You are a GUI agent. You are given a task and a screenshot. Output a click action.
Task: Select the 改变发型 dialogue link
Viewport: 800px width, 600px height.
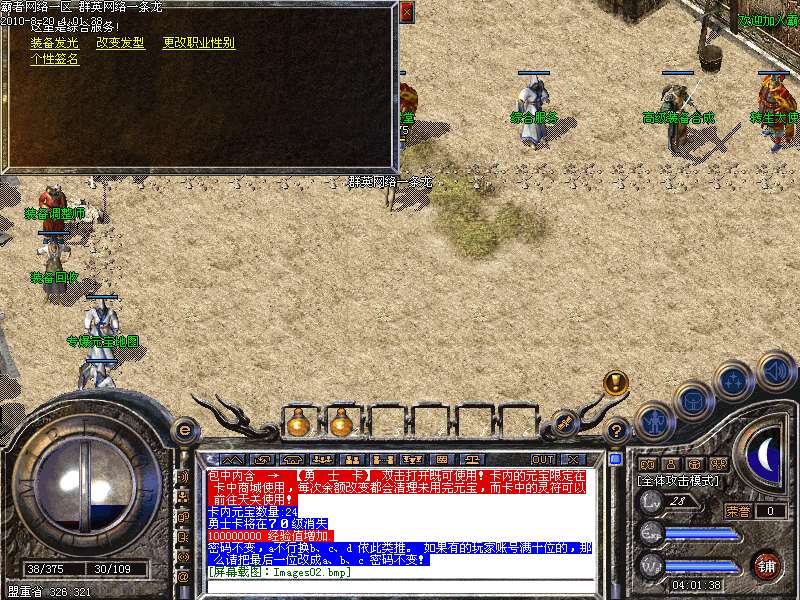tap(120, 43)
